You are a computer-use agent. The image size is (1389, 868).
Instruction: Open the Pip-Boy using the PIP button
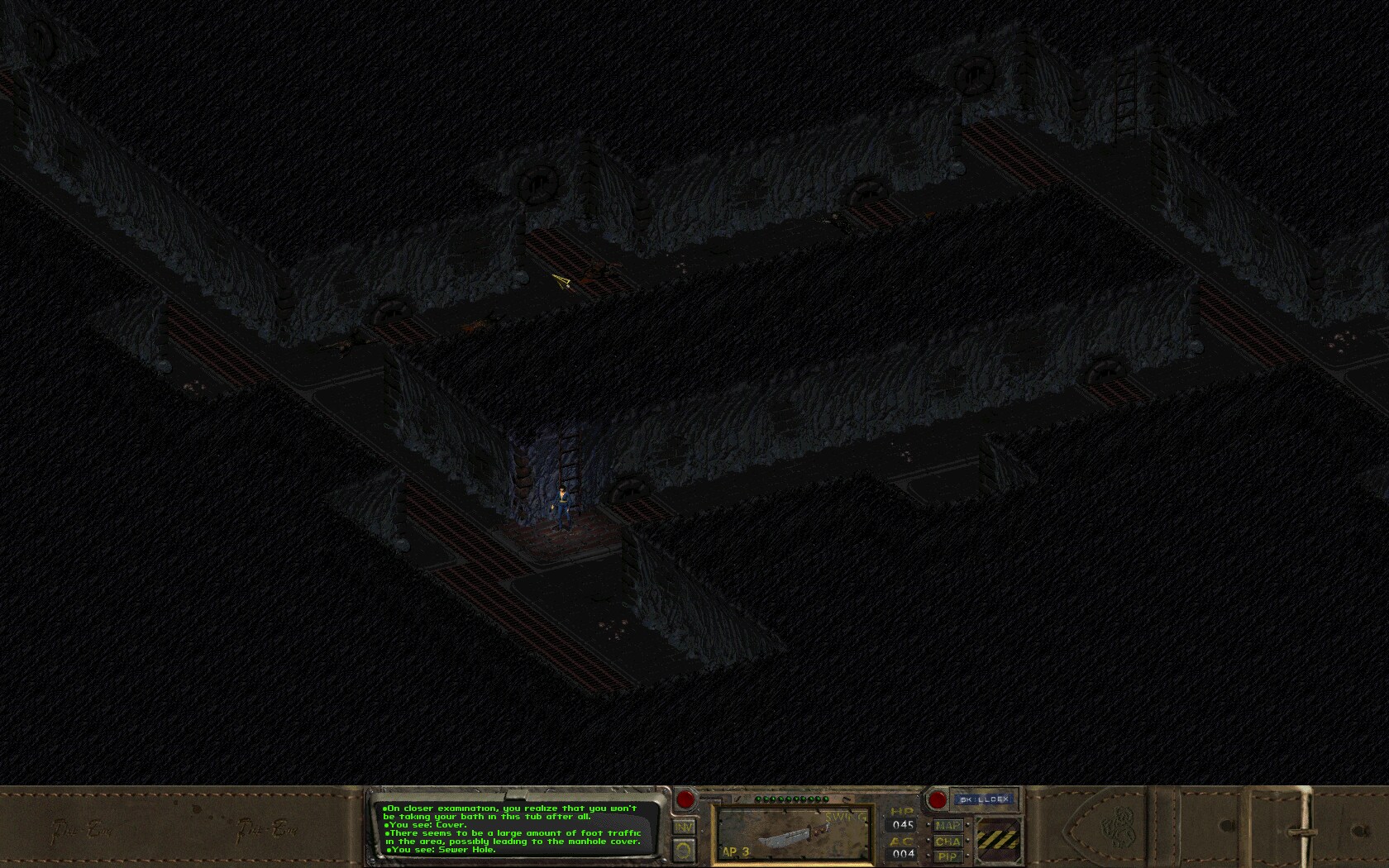(x=948, y=856)
